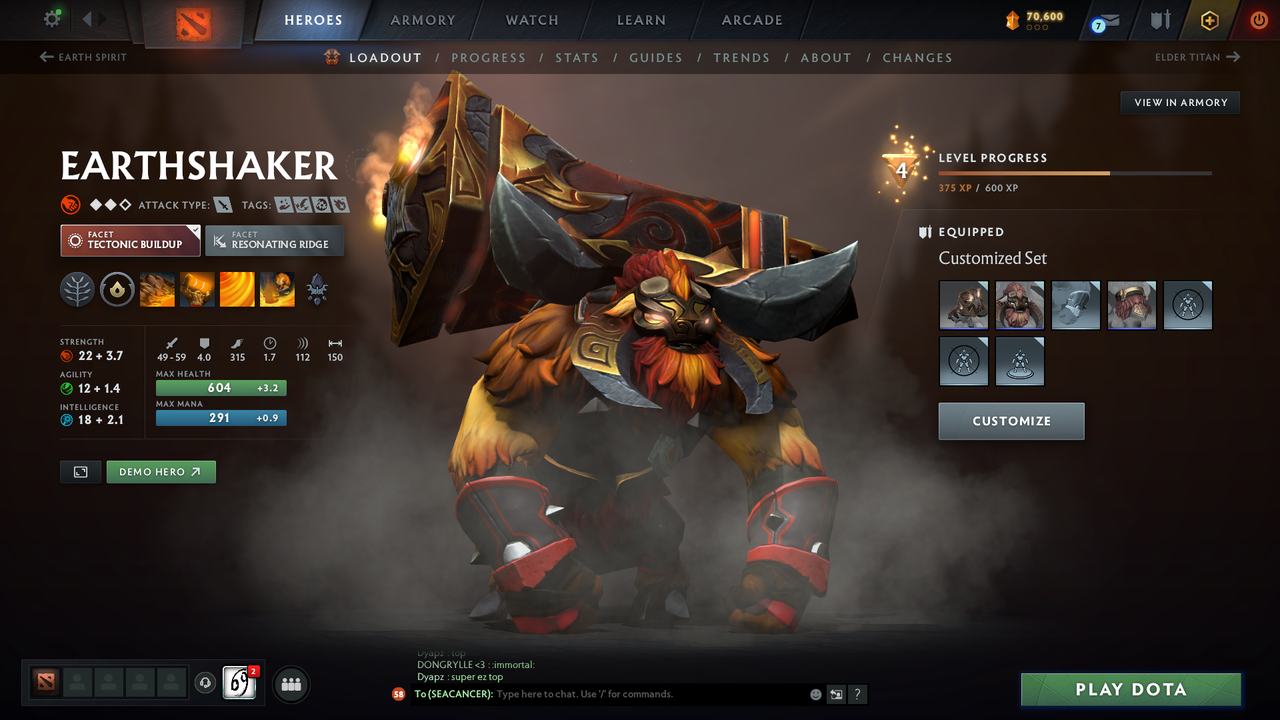Open the Arcade tab

pos(752,20)
